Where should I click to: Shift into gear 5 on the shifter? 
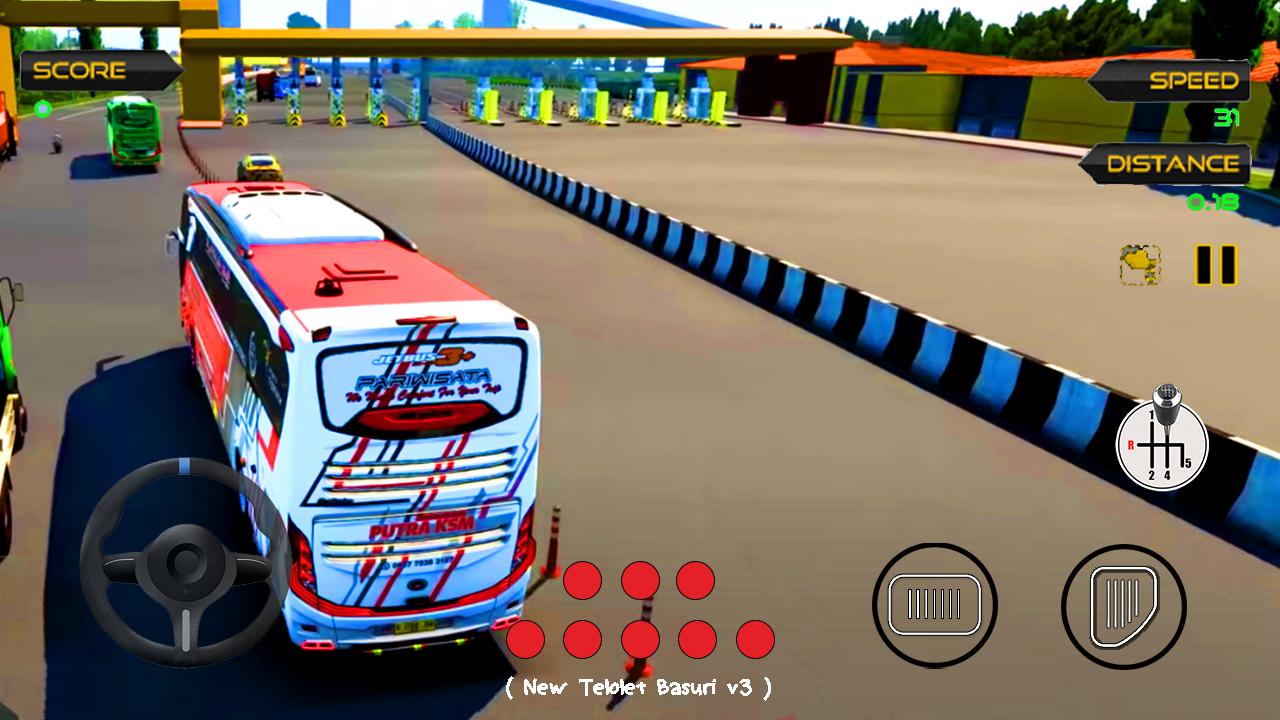point(1188,462)
